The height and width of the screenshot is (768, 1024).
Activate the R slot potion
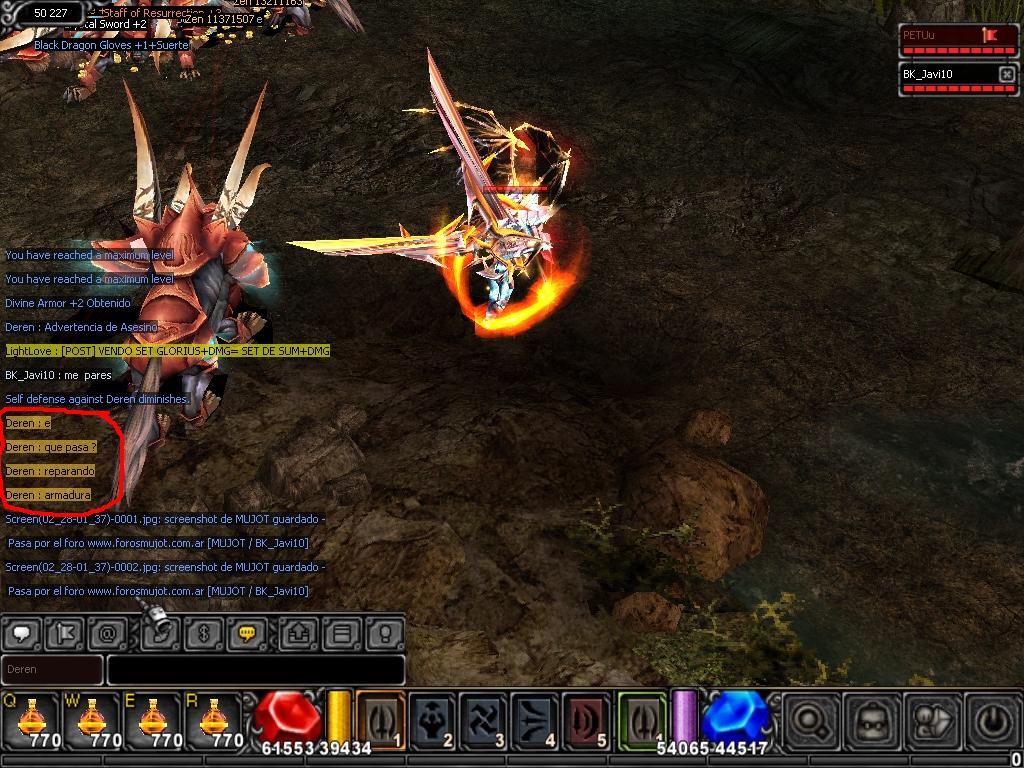click(213, 719)
